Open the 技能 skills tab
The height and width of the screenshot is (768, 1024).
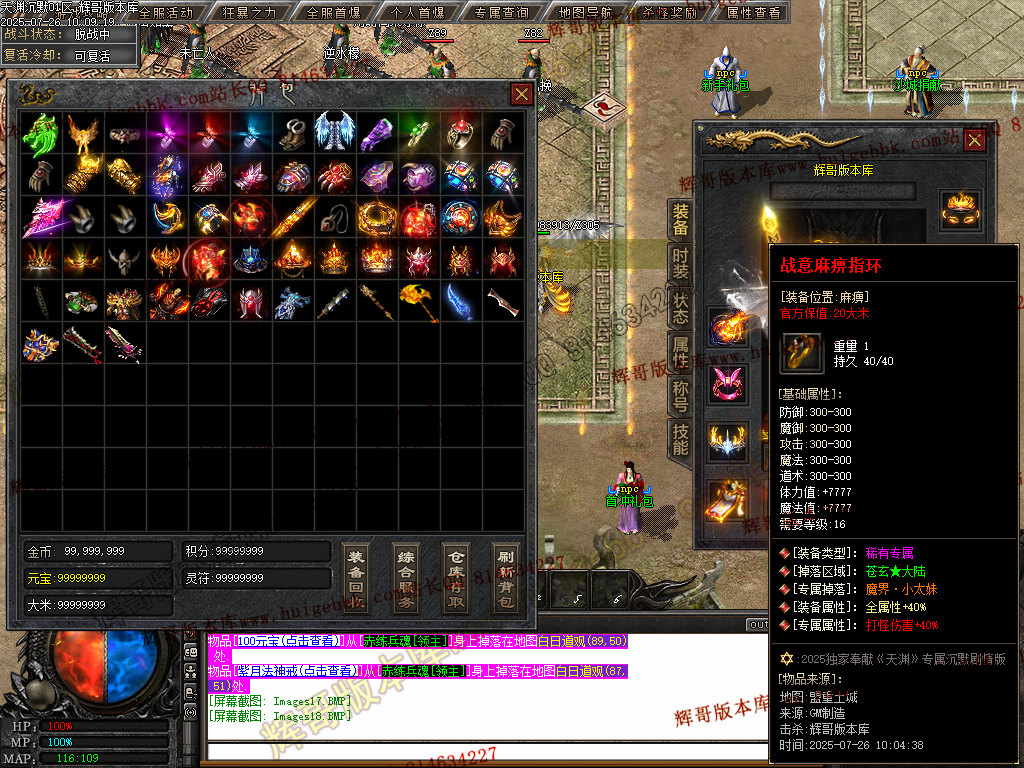680,440
